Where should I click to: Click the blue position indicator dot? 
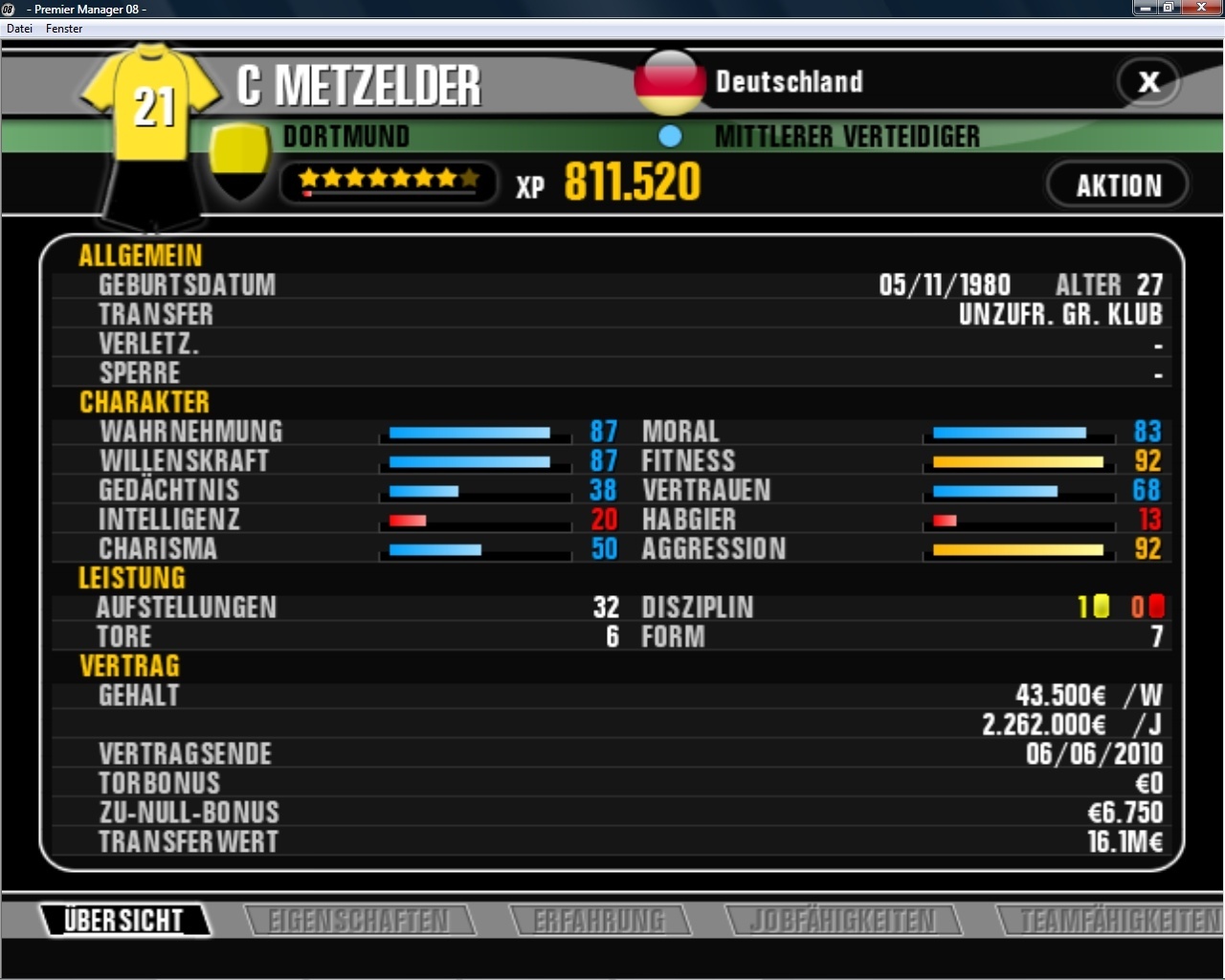click(x=671, y=136)
